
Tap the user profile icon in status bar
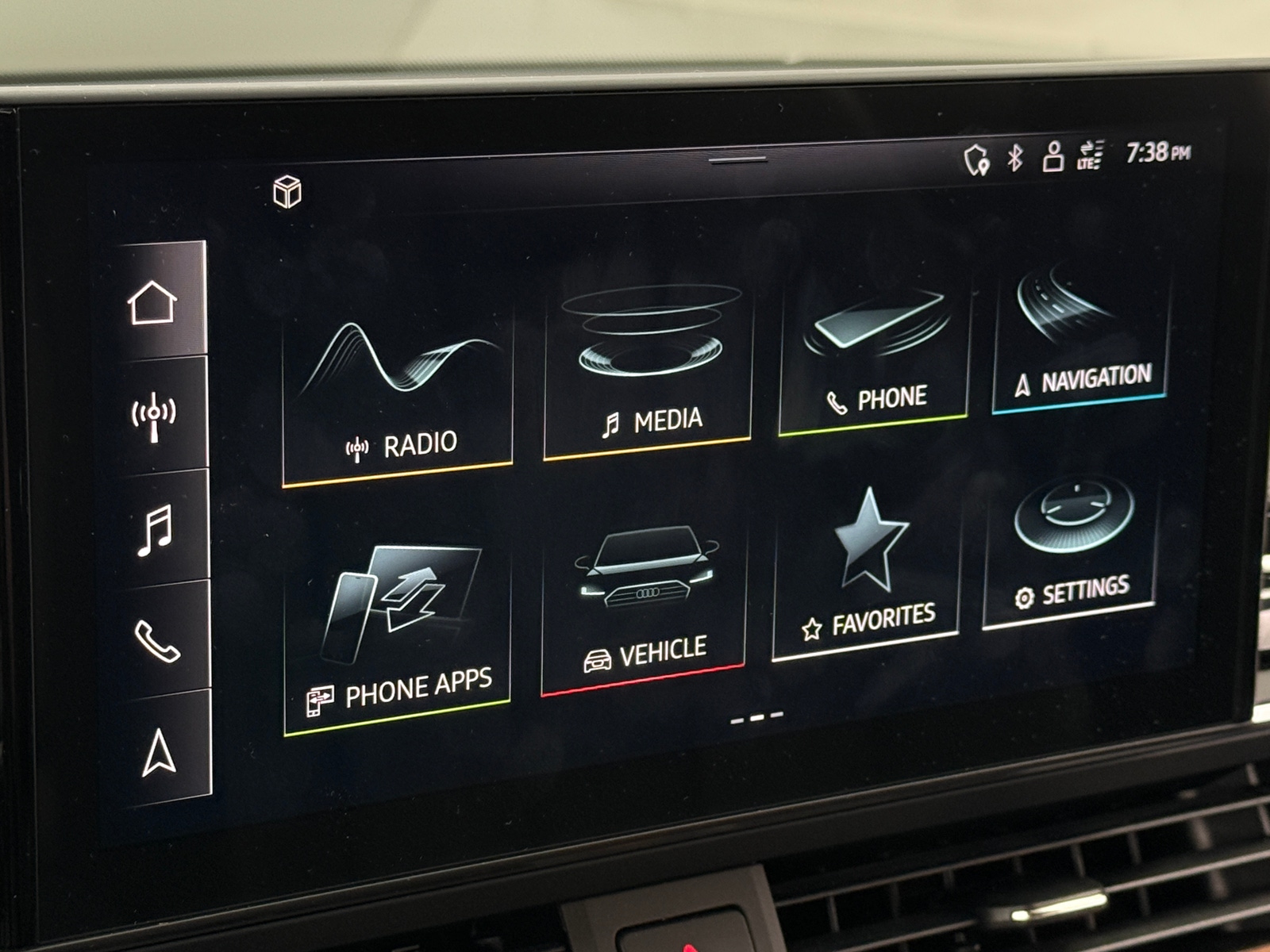click(x=1053, y=157)
